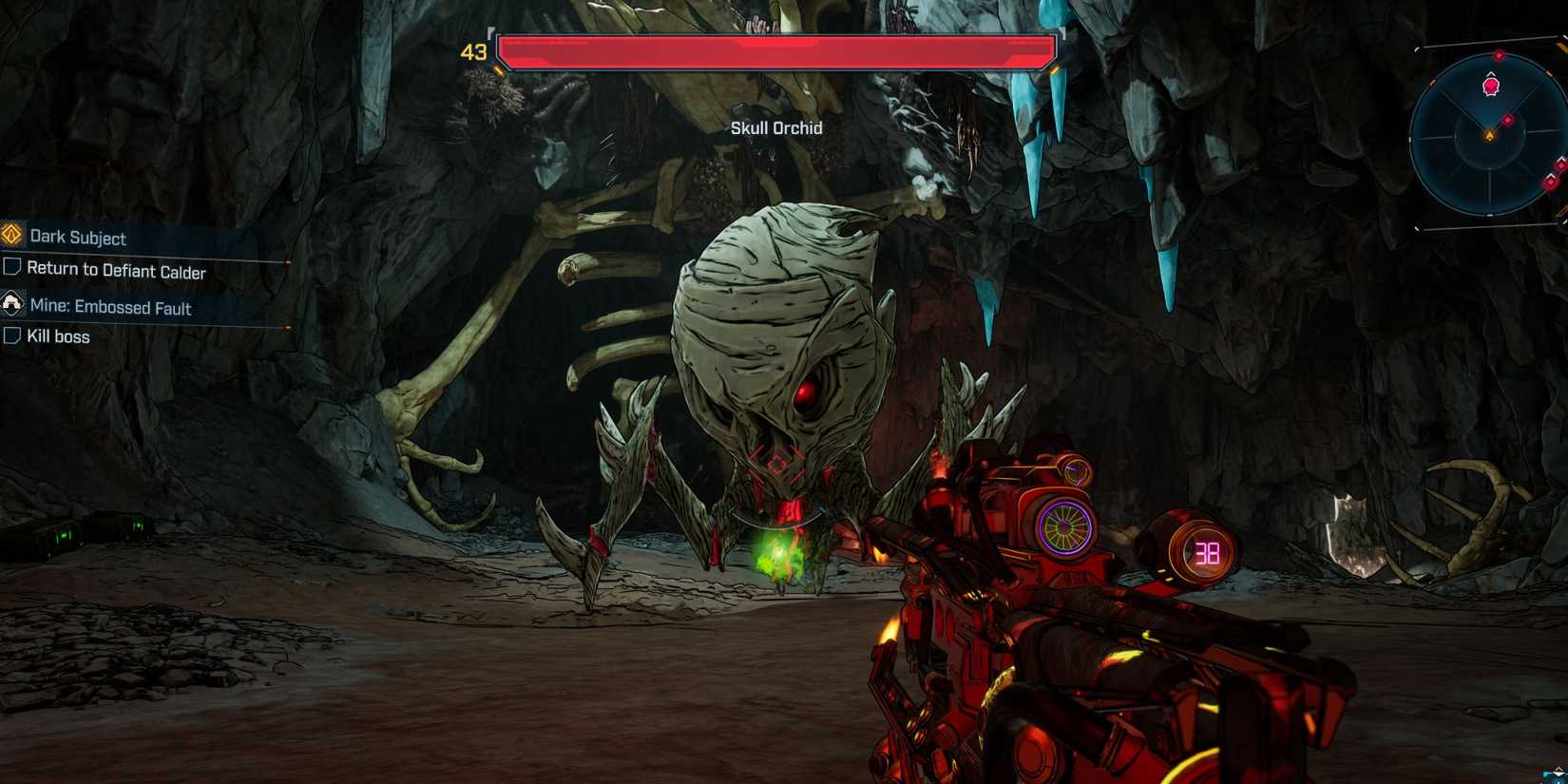Image resolution: width=1568 pixels, height=784 pixels.
Task: Select the Skull Orchid boss nameplate
Action: pyautogui.click(x=776, y=127)
